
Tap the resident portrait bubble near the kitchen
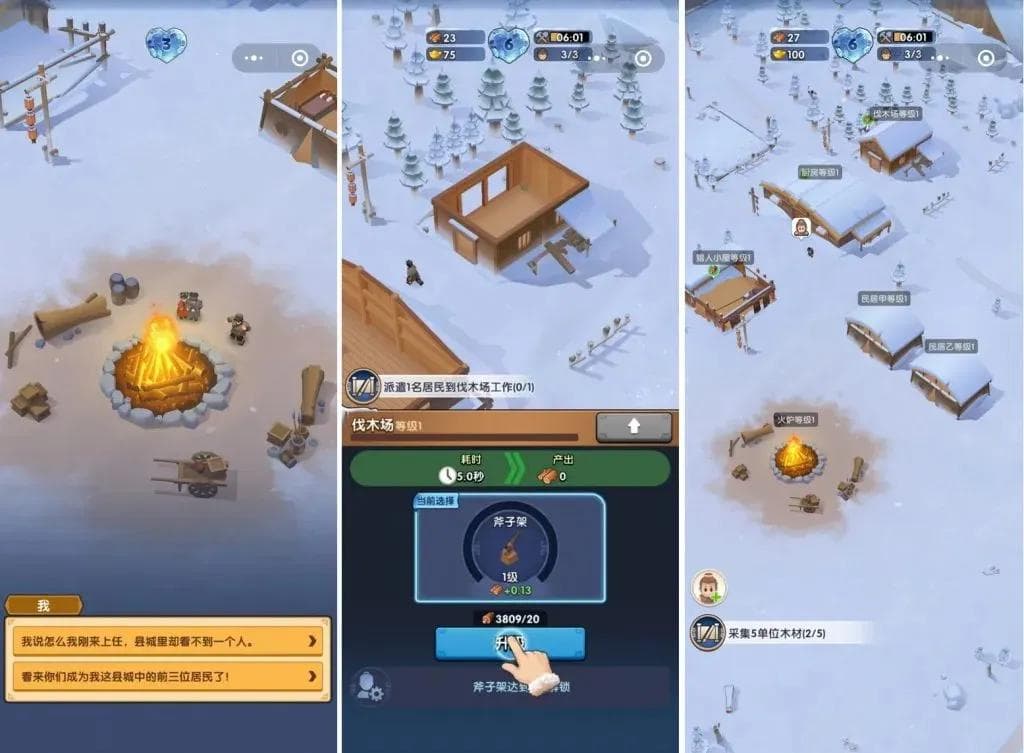[801, 227]
